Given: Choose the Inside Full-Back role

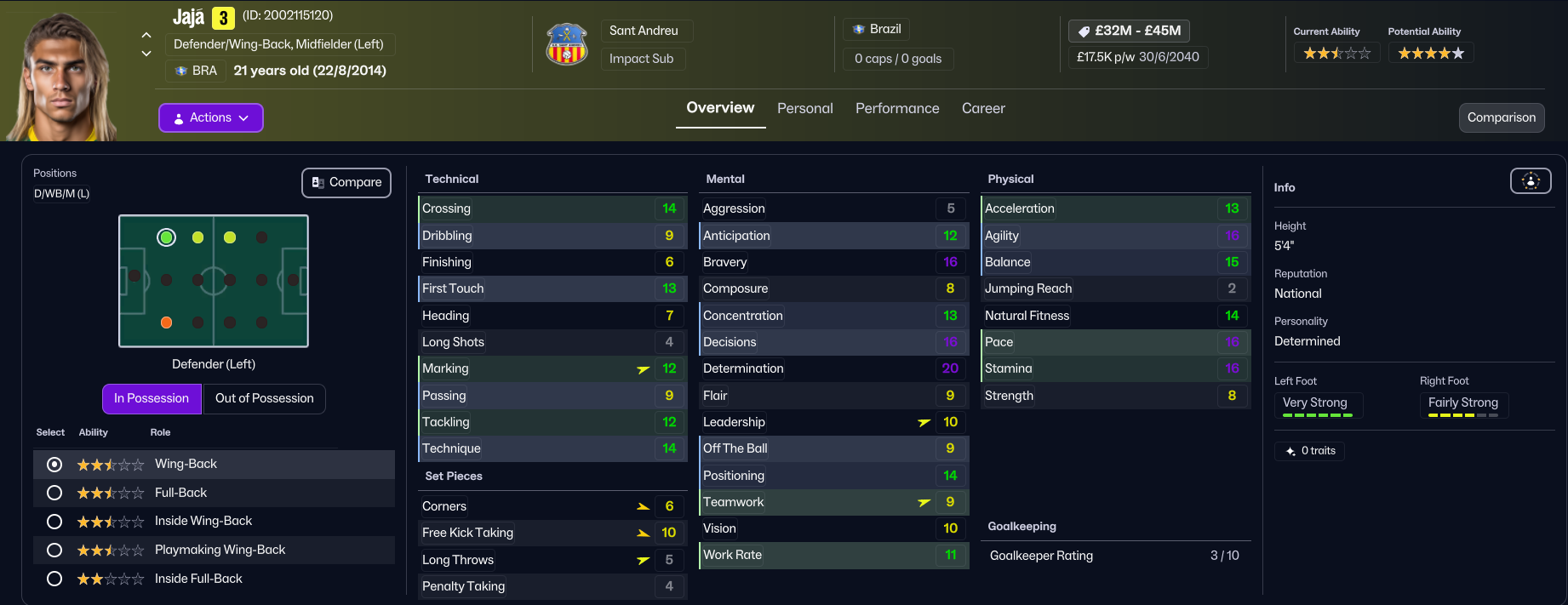Looking at the screenshot, I should [54, 579].
